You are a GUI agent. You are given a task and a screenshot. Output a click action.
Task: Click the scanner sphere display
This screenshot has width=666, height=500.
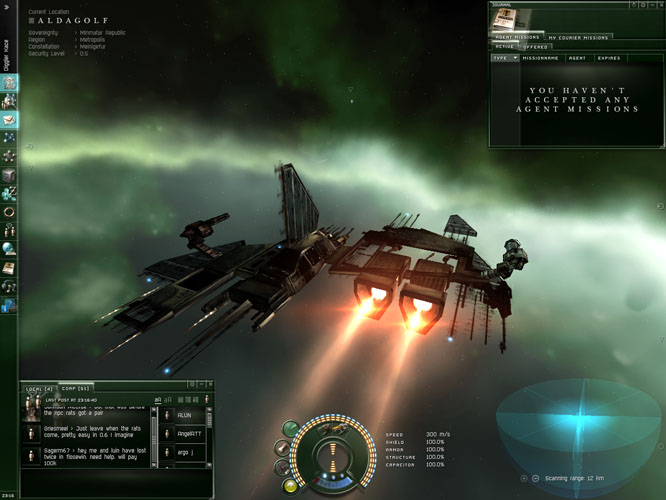tap(580, 425)
